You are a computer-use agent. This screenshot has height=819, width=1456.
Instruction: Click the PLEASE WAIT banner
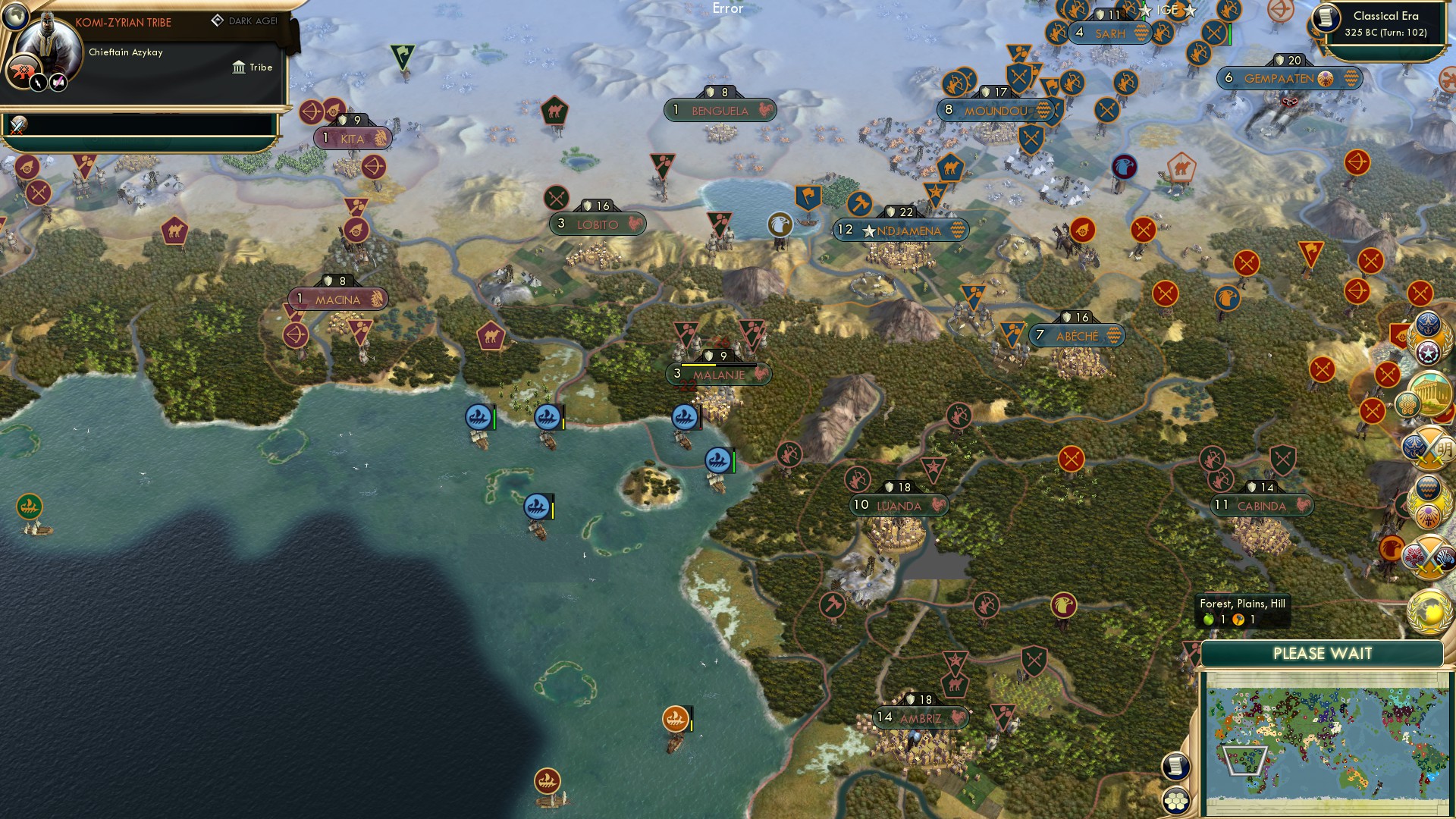pyautogui.click(x=1323, y=652)
